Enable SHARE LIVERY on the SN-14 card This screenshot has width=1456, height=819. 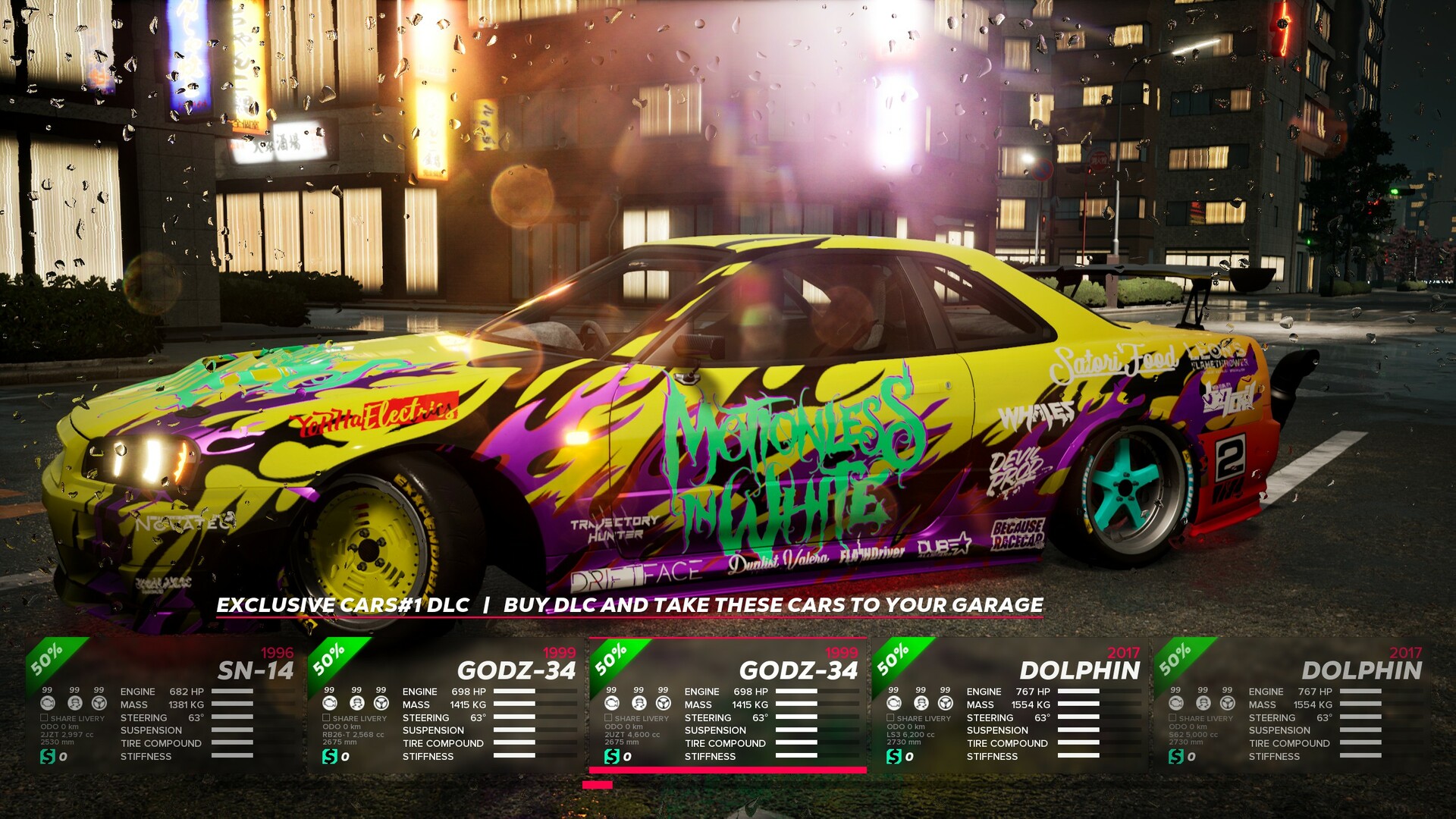pos(44,719)
